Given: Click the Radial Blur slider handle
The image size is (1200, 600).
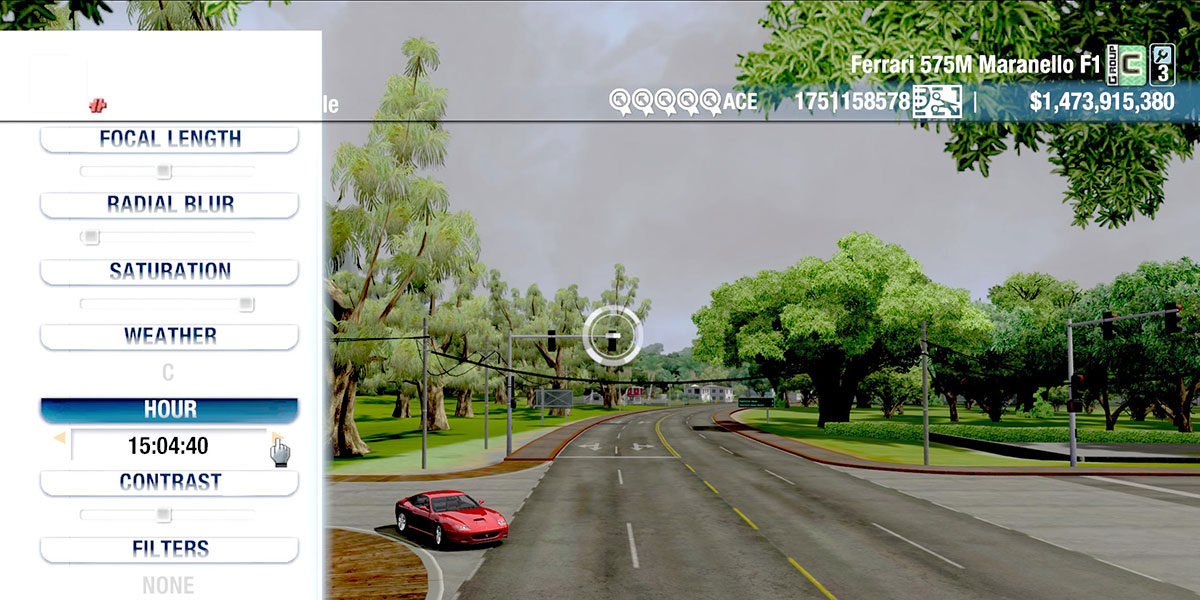Looking at the screenshot, I should [x=91, y=237].
